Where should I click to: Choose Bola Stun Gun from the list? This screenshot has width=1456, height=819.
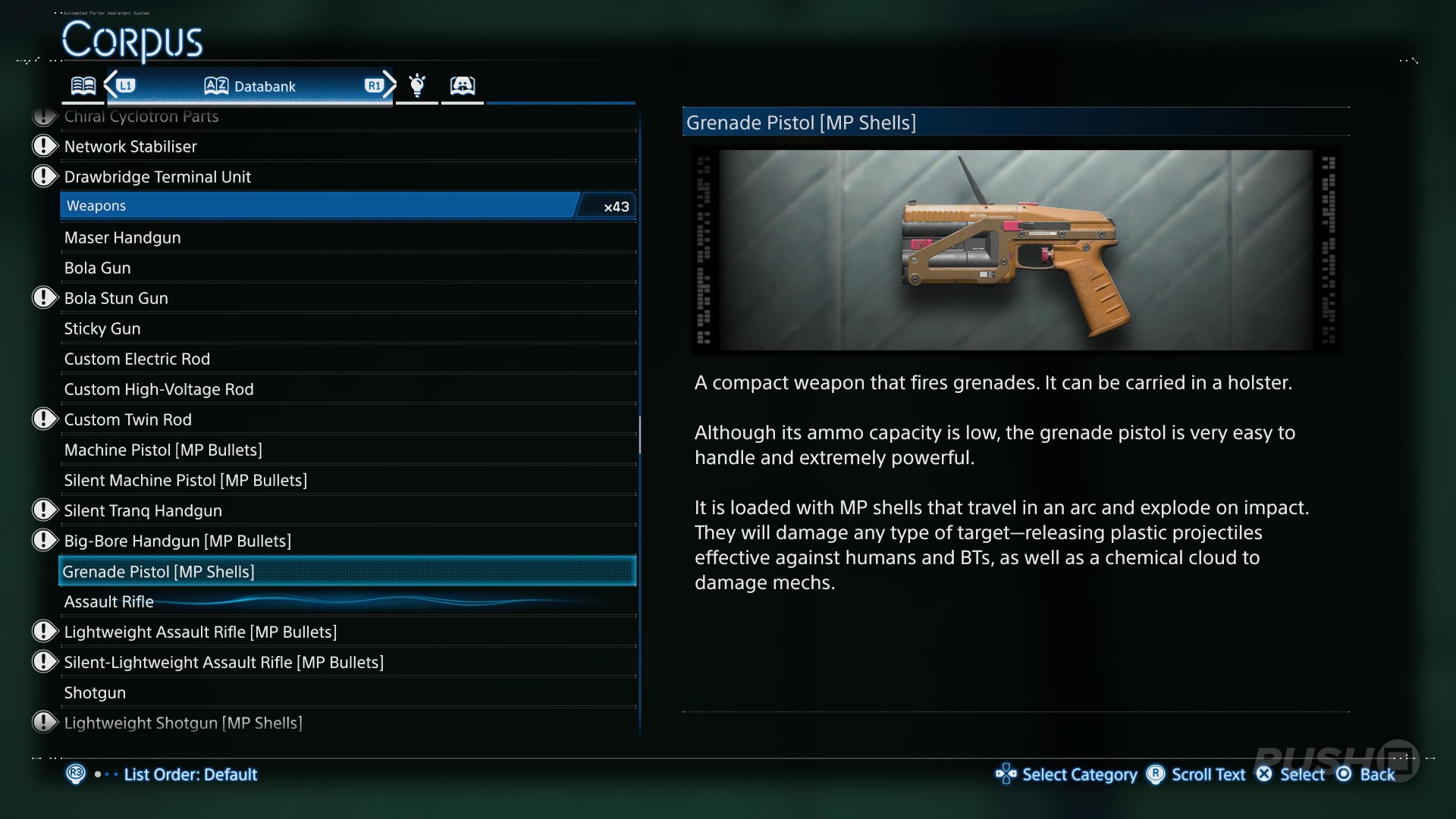pyautogui.click(x=116, y=298)
